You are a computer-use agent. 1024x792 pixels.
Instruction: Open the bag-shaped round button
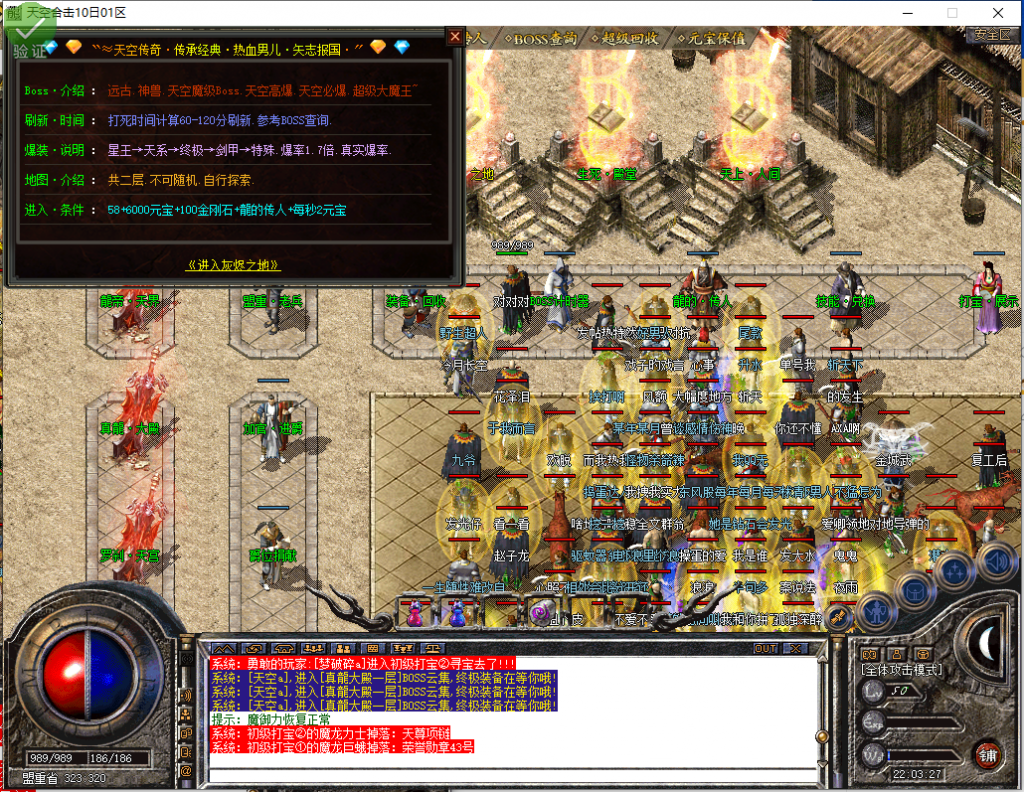[915, 590]
